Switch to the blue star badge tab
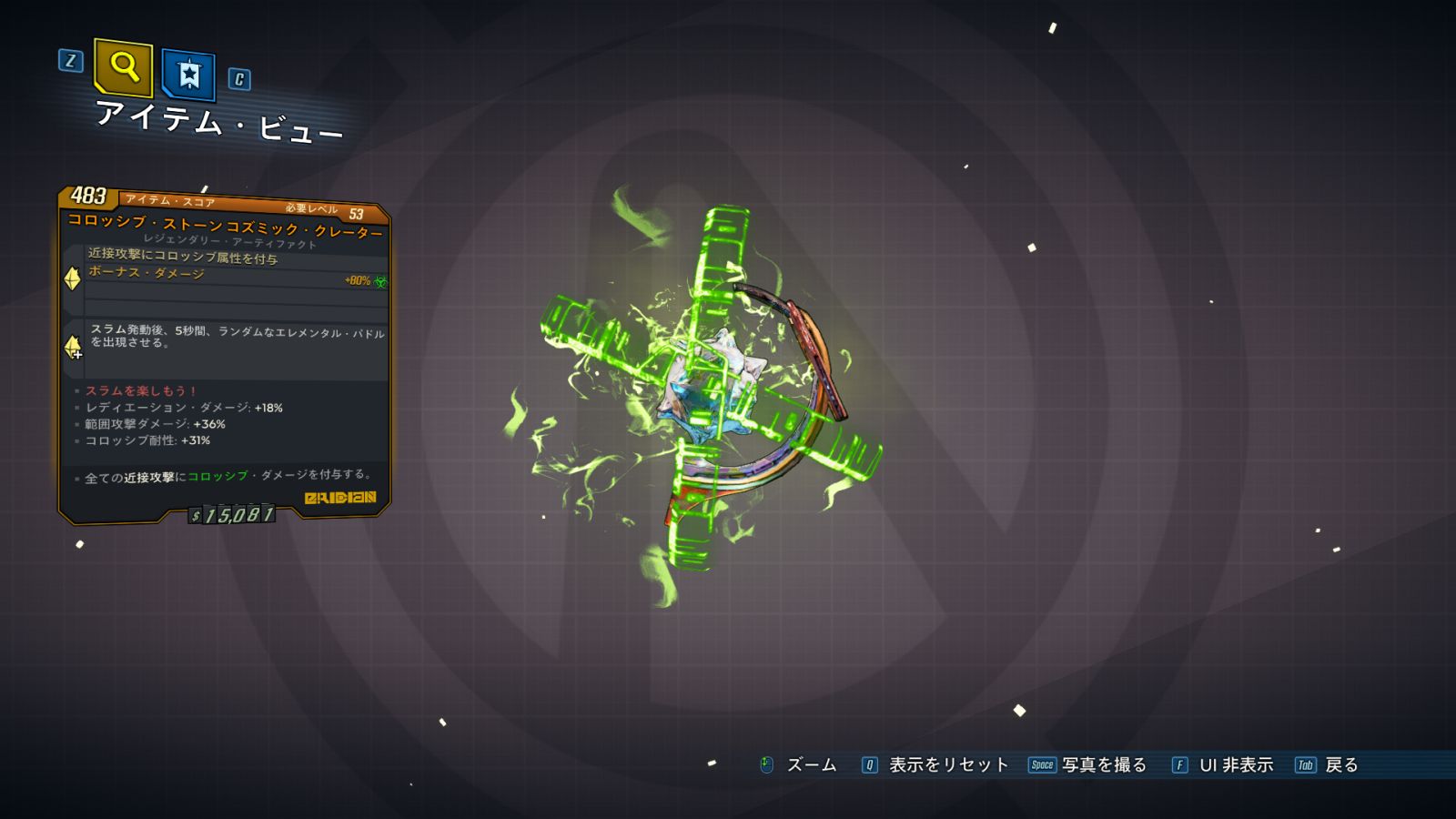 (188, 74)
